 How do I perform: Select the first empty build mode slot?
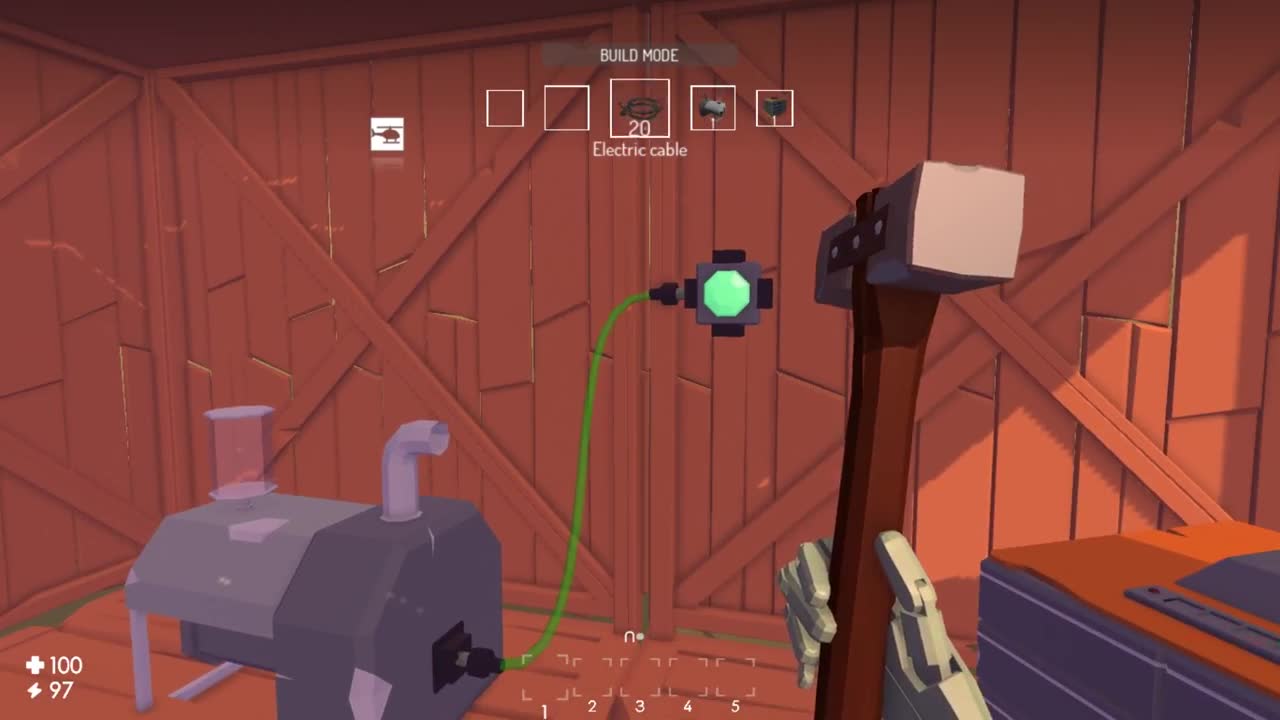pos(504,107)
